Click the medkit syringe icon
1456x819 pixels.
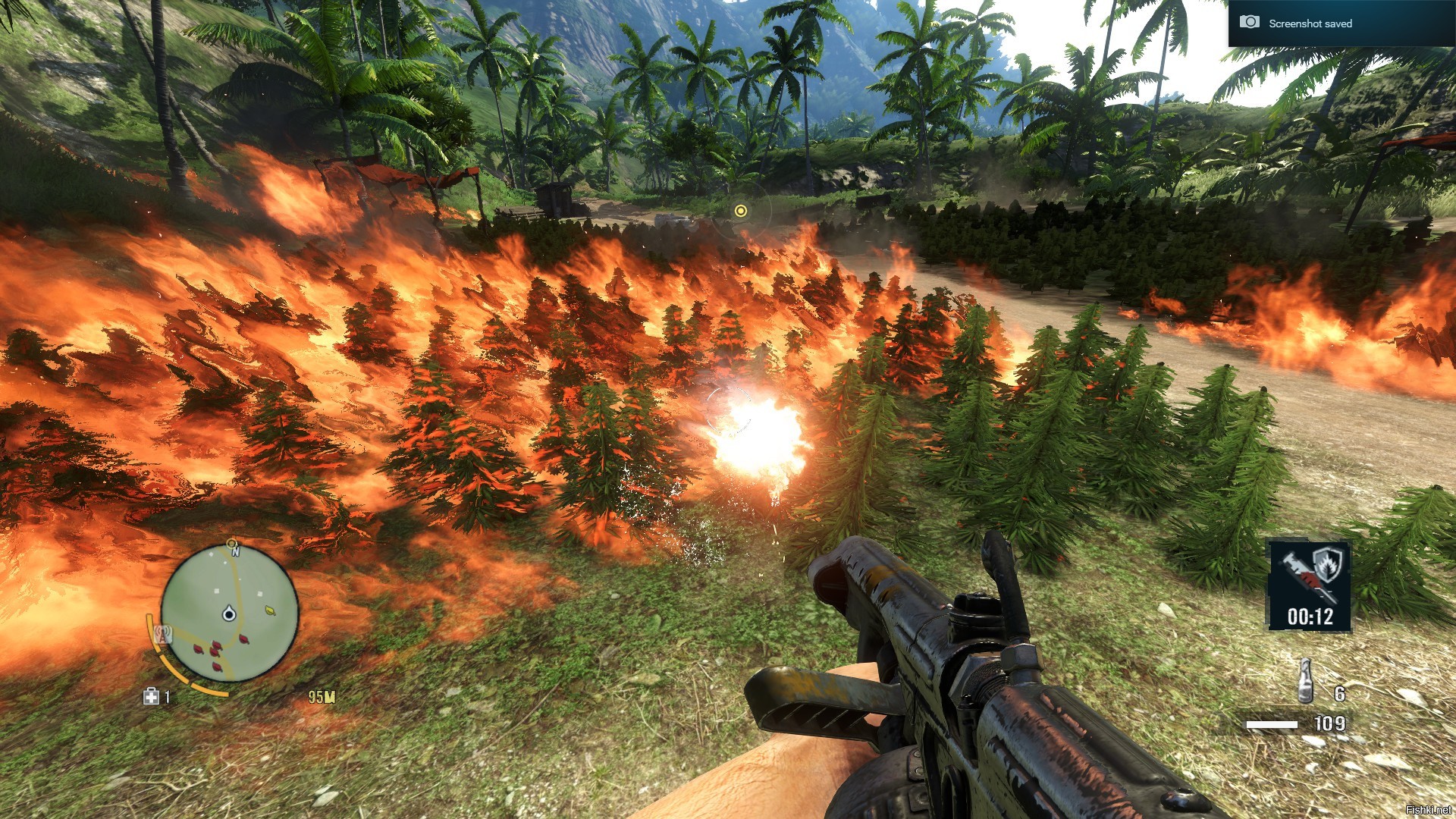tap(151, 696)
